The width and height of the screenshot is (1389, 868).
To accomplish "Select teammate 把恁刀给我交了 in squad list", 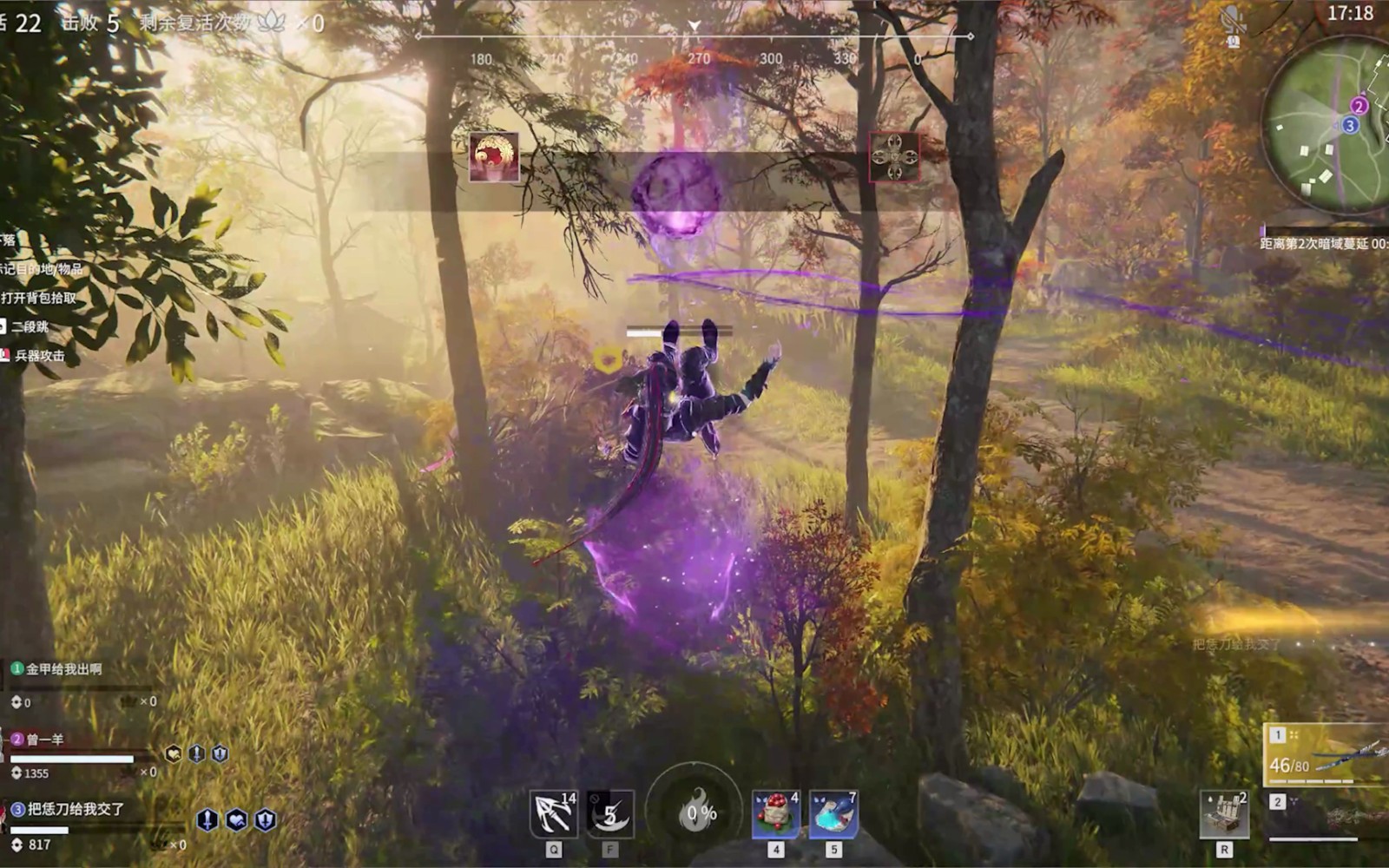I will point(74,809).
